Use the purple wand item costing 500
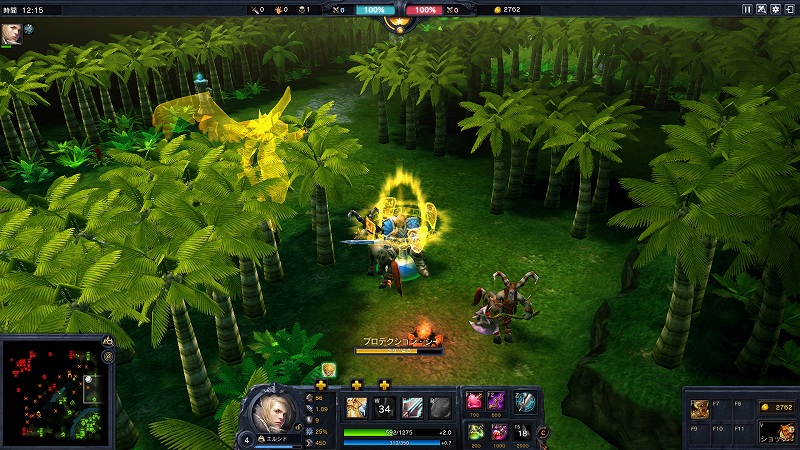The width and height of the screenshot is (800, 450). (x=498, y=402)
